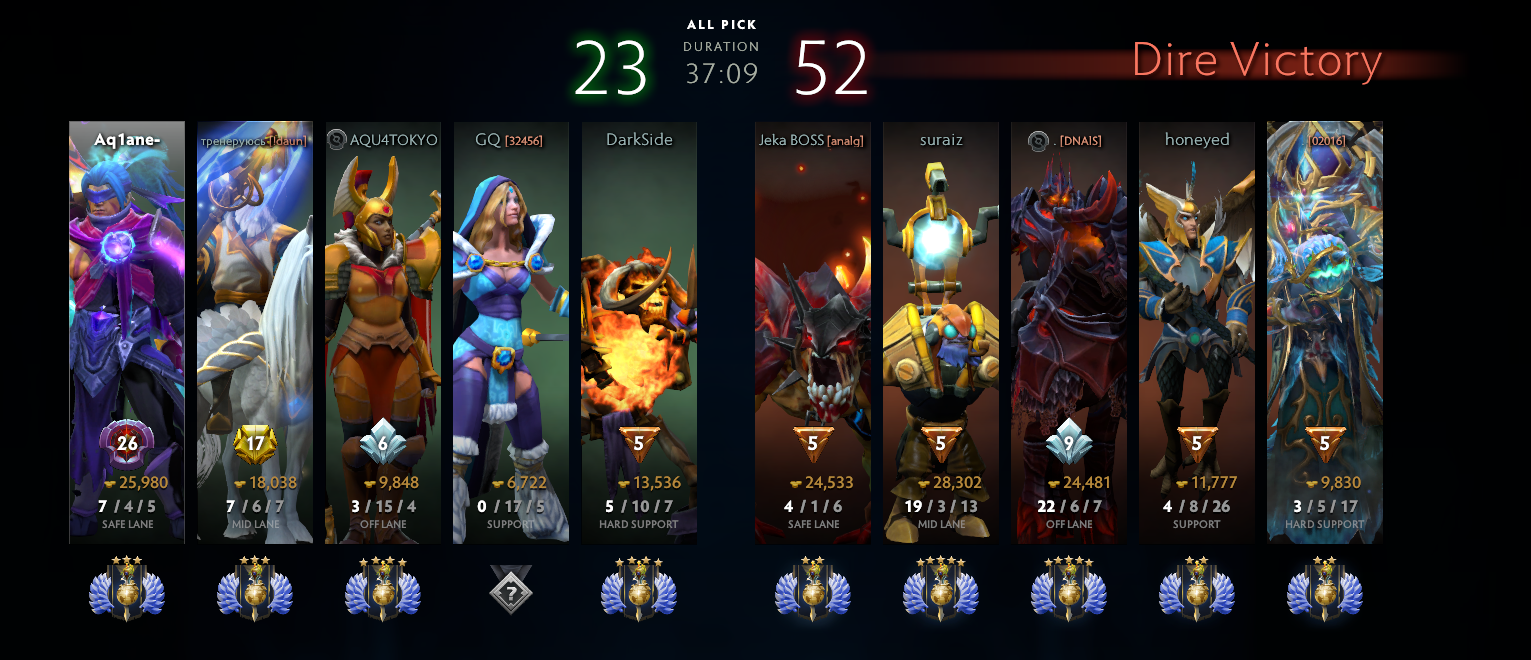The image size is (1531, 660).
Task: Open the Keeper of the Light player card
Action: [x=255, y=332]
